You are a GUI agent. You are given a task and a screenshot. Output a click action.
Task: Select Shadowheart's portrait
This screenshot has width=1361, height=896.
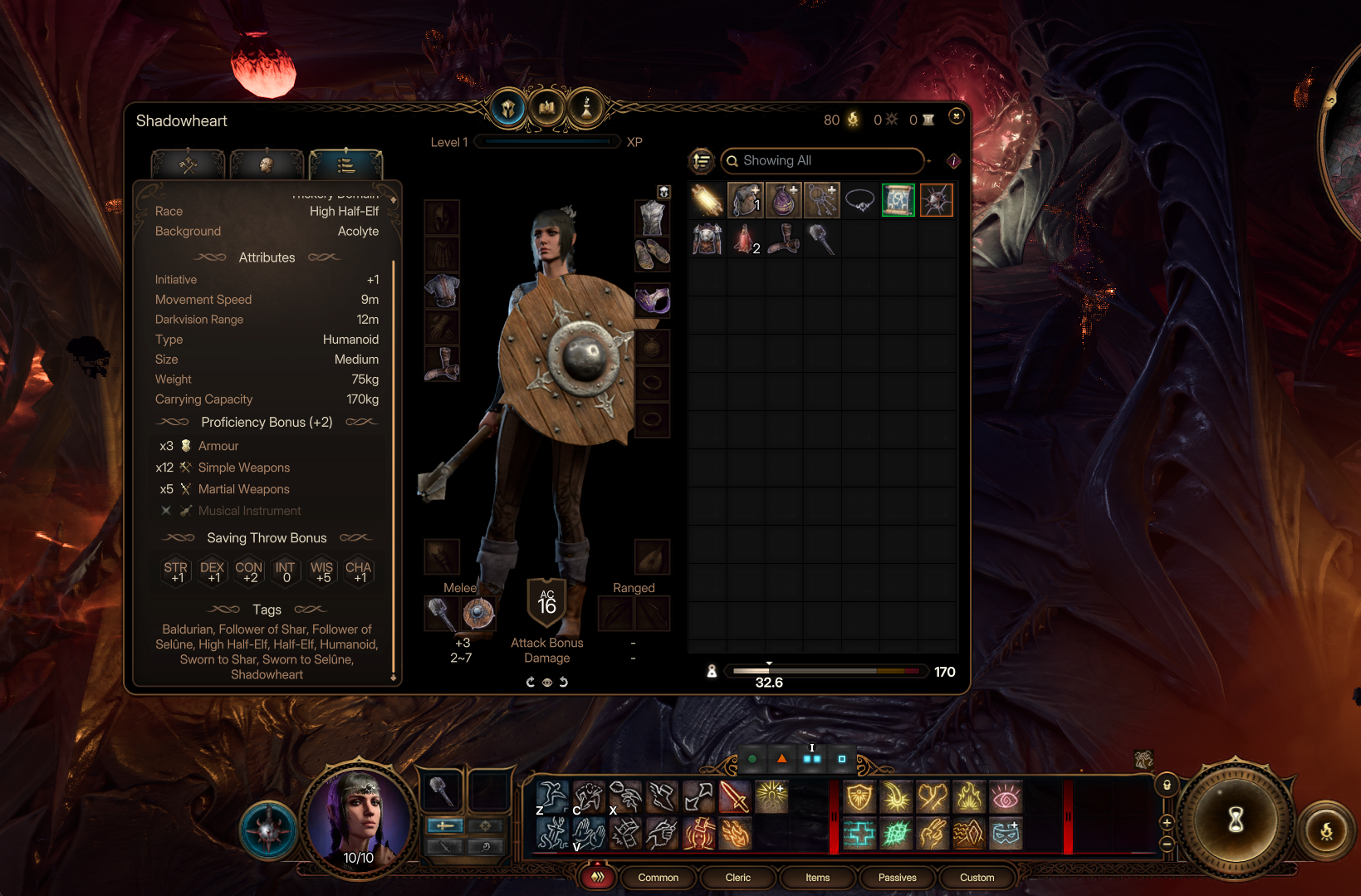[359, 818]
